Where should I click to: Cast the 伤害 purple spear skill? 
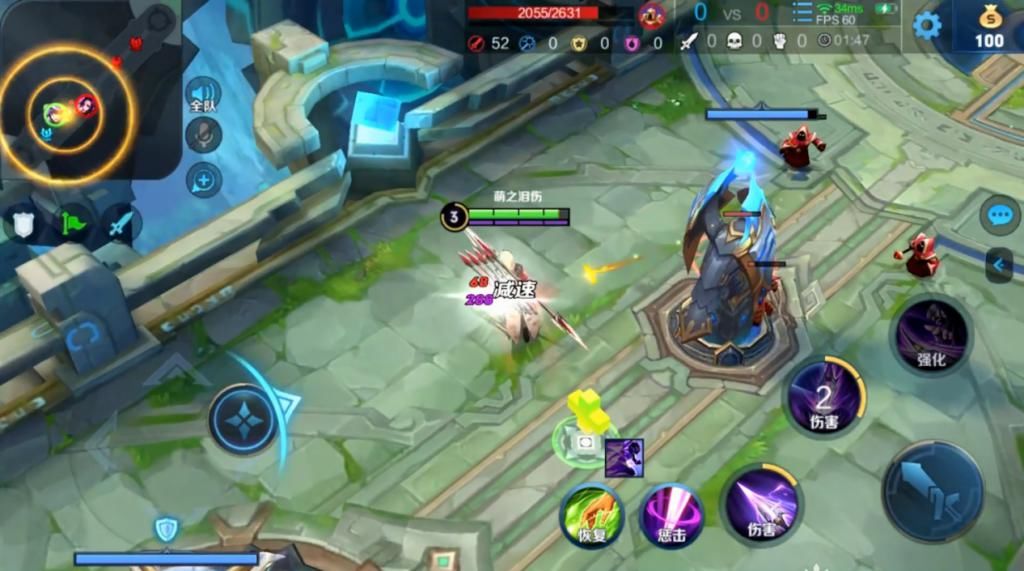point(761,502)
